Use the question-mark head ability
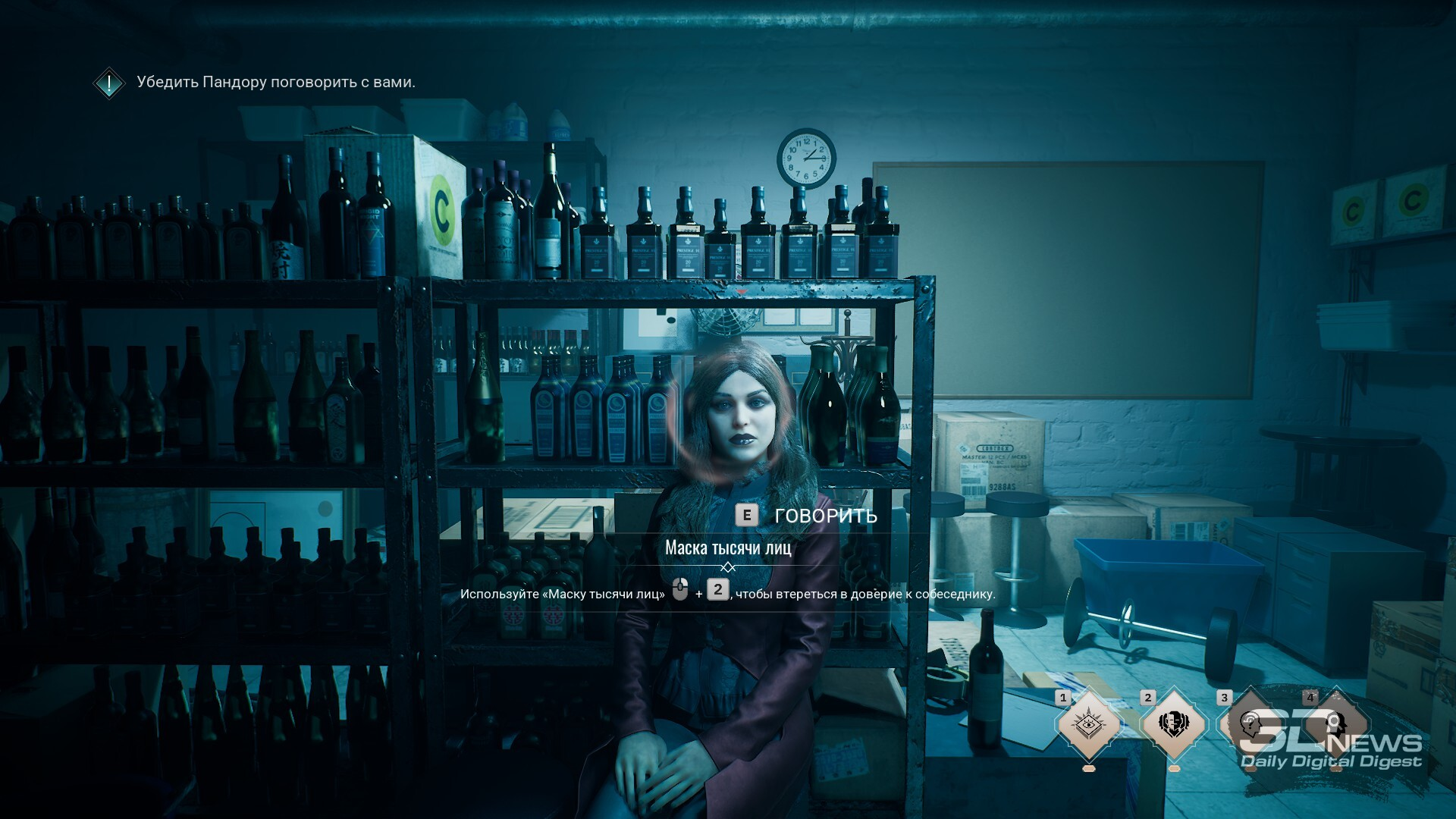The width and height of the screenshot is (1456, 819). pos(1250,724)
